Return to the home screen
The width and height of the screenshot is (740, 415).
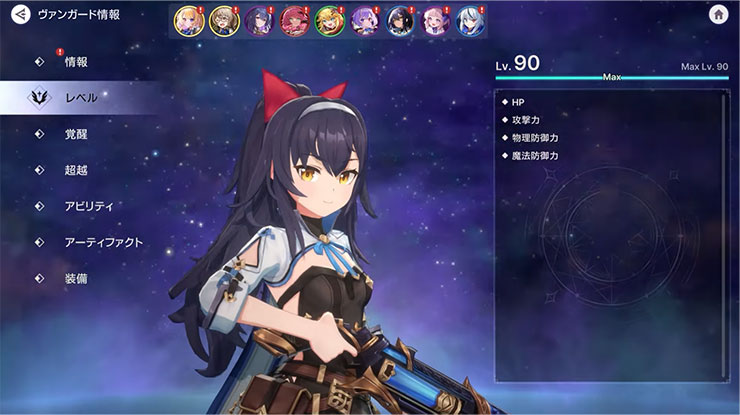717,15
